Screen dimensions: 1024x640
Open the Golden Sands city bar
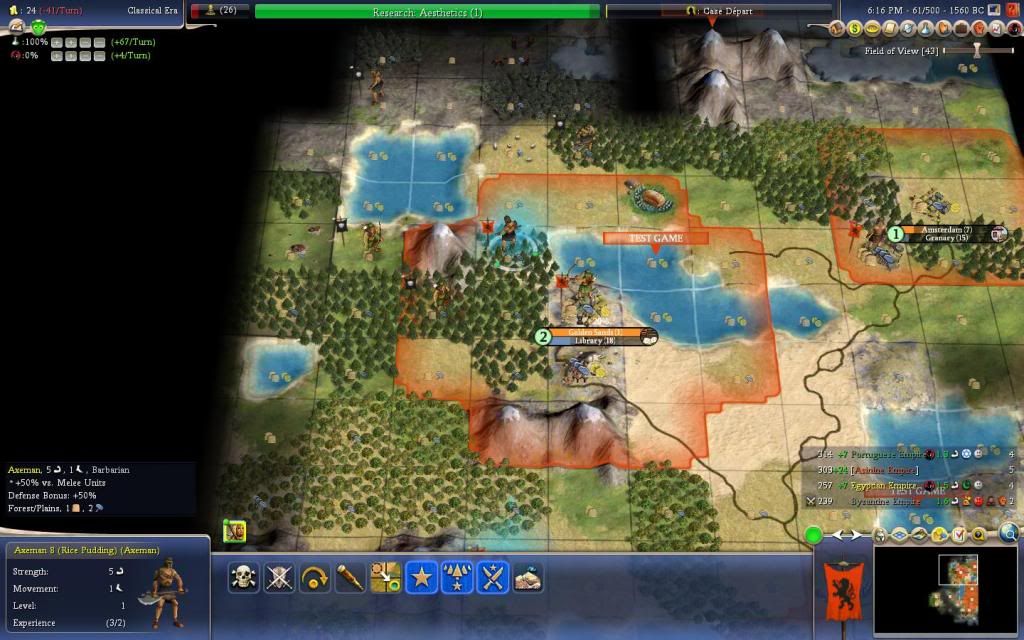click(596, 336)
